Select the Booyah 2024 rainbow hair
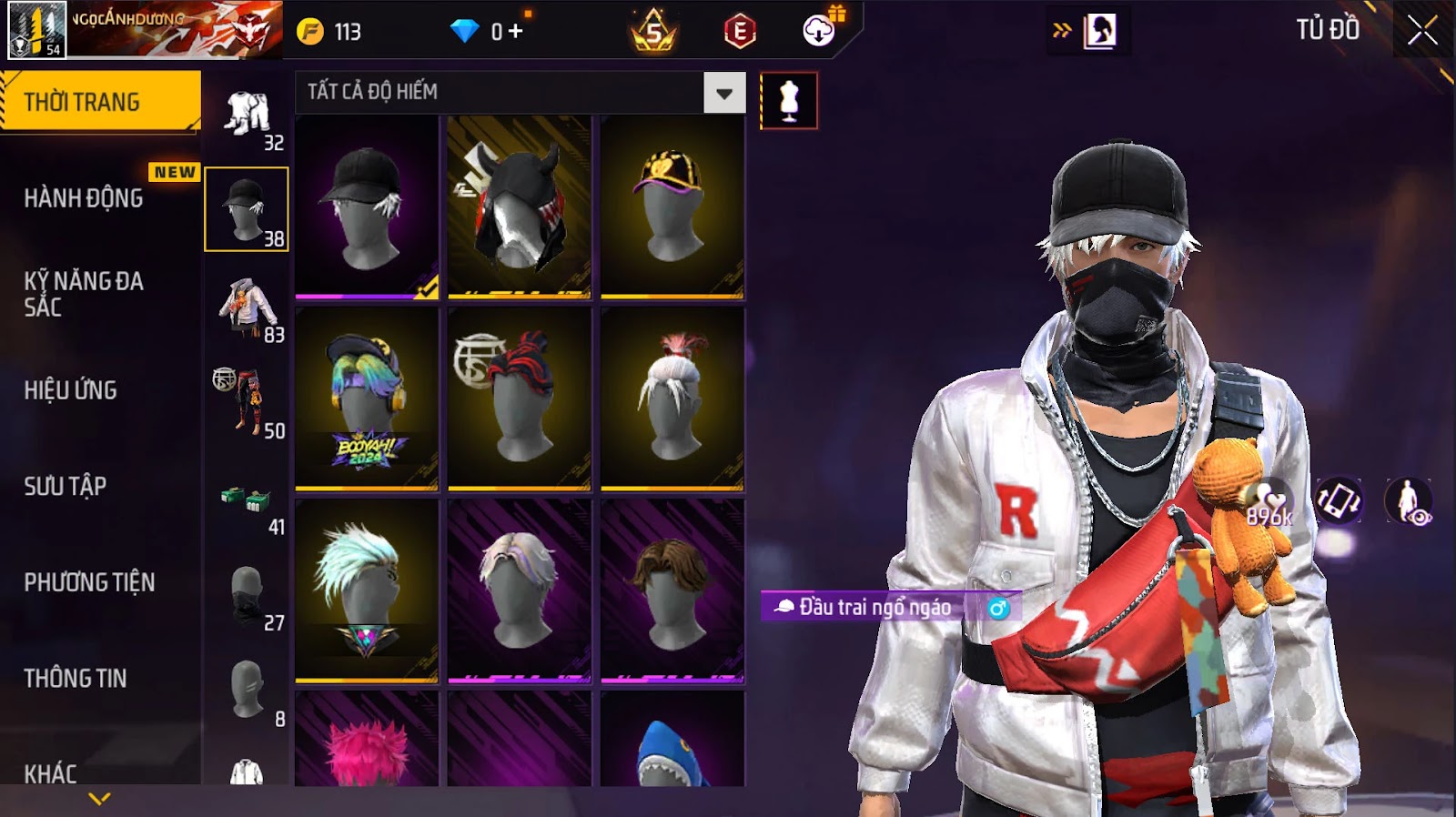The image size is (1456, 817). (367, 399)
